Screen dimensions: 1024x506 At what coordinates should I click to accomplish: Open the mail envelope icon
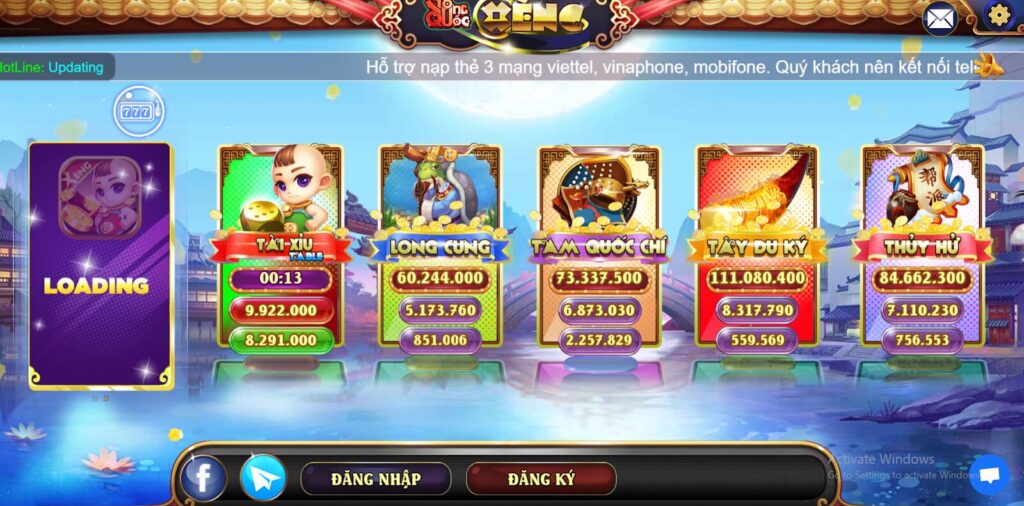click(x=940, y=18)
